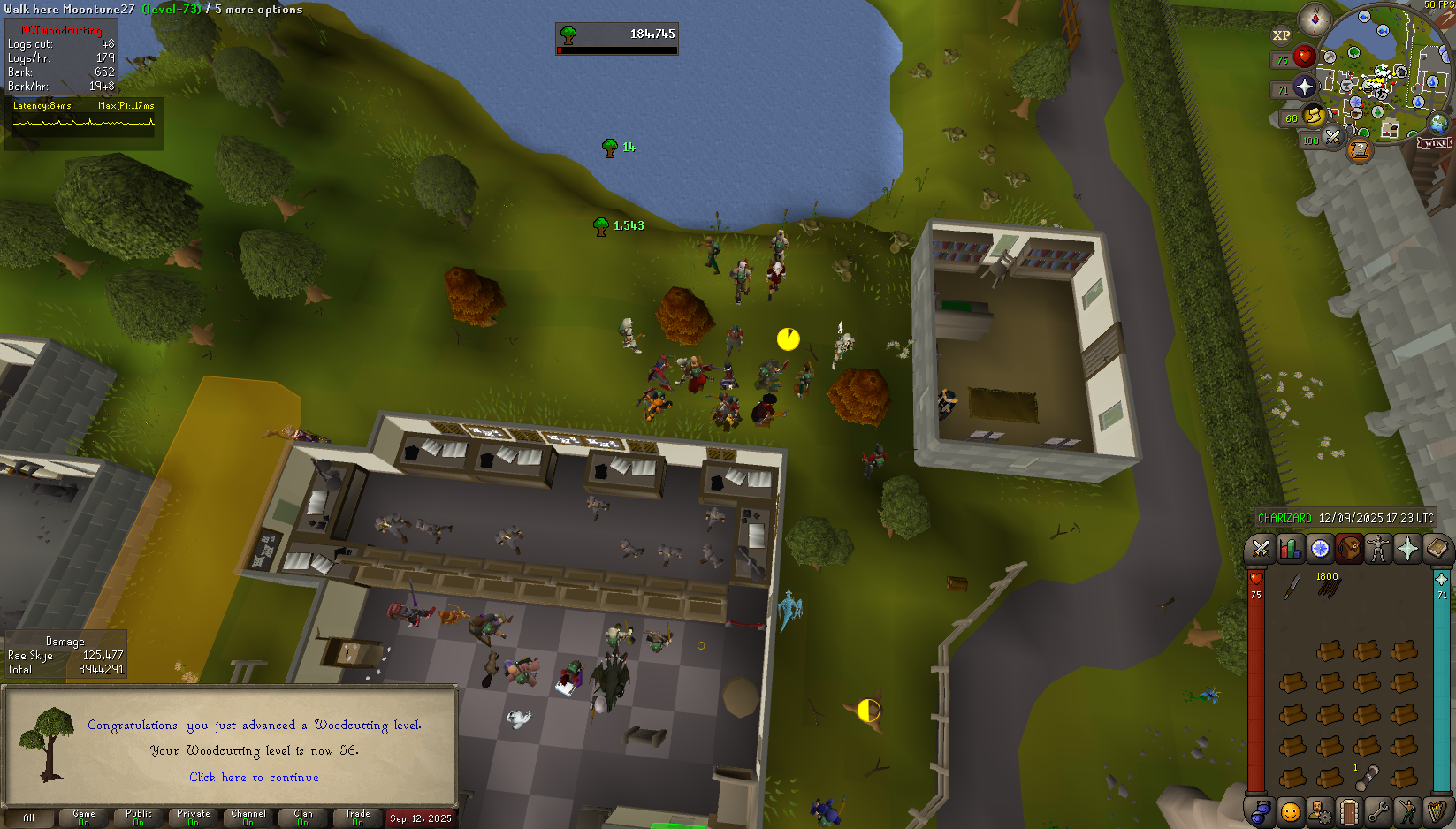Screen dimensions: 1456x829
Task: Click the bone item in the inventory
Action: click(x=1367, y=778)
